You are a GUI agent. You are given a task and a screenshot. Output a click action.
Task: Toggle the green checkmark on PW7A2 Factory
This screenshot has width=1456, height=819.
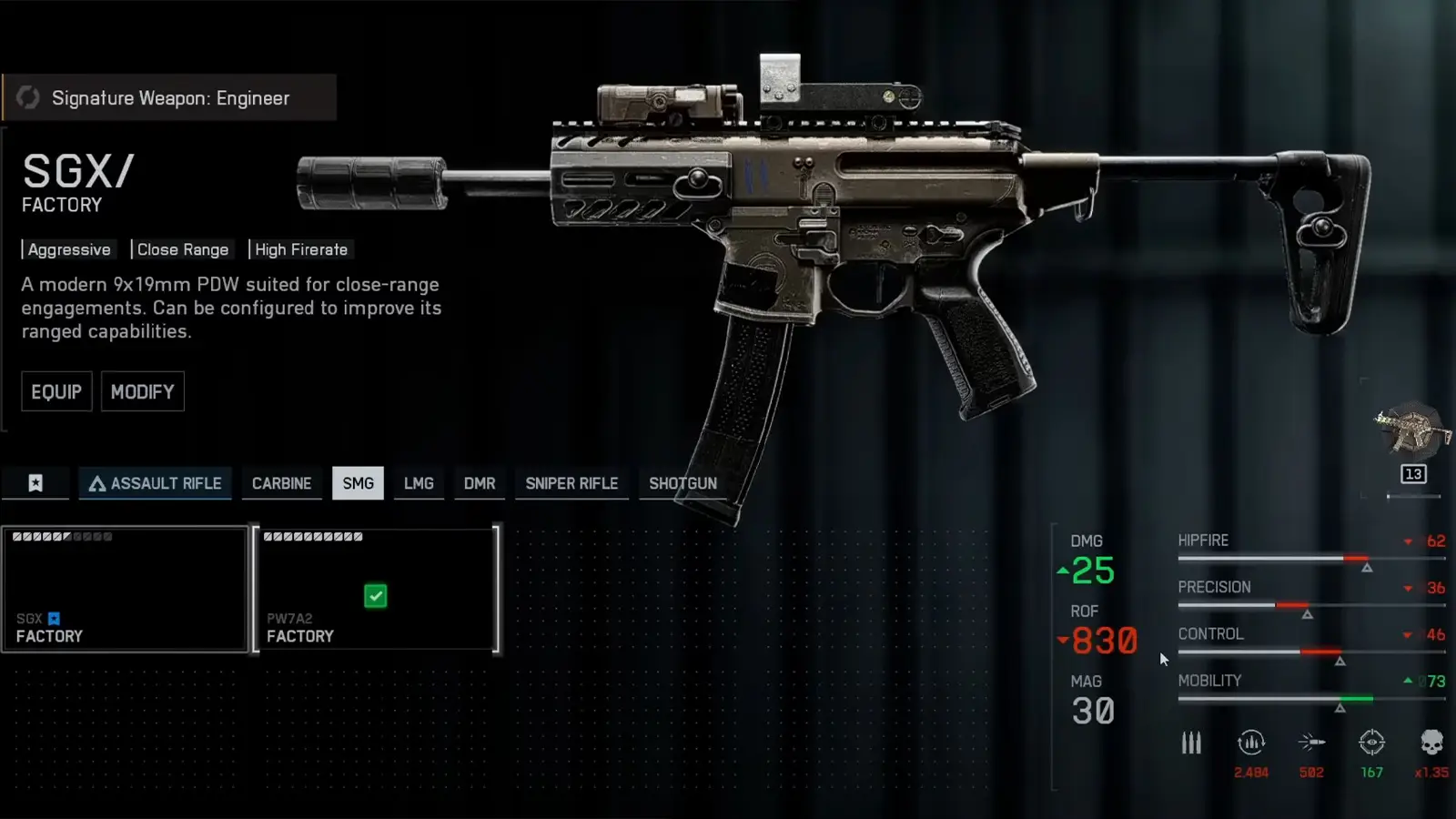point(377,596)
